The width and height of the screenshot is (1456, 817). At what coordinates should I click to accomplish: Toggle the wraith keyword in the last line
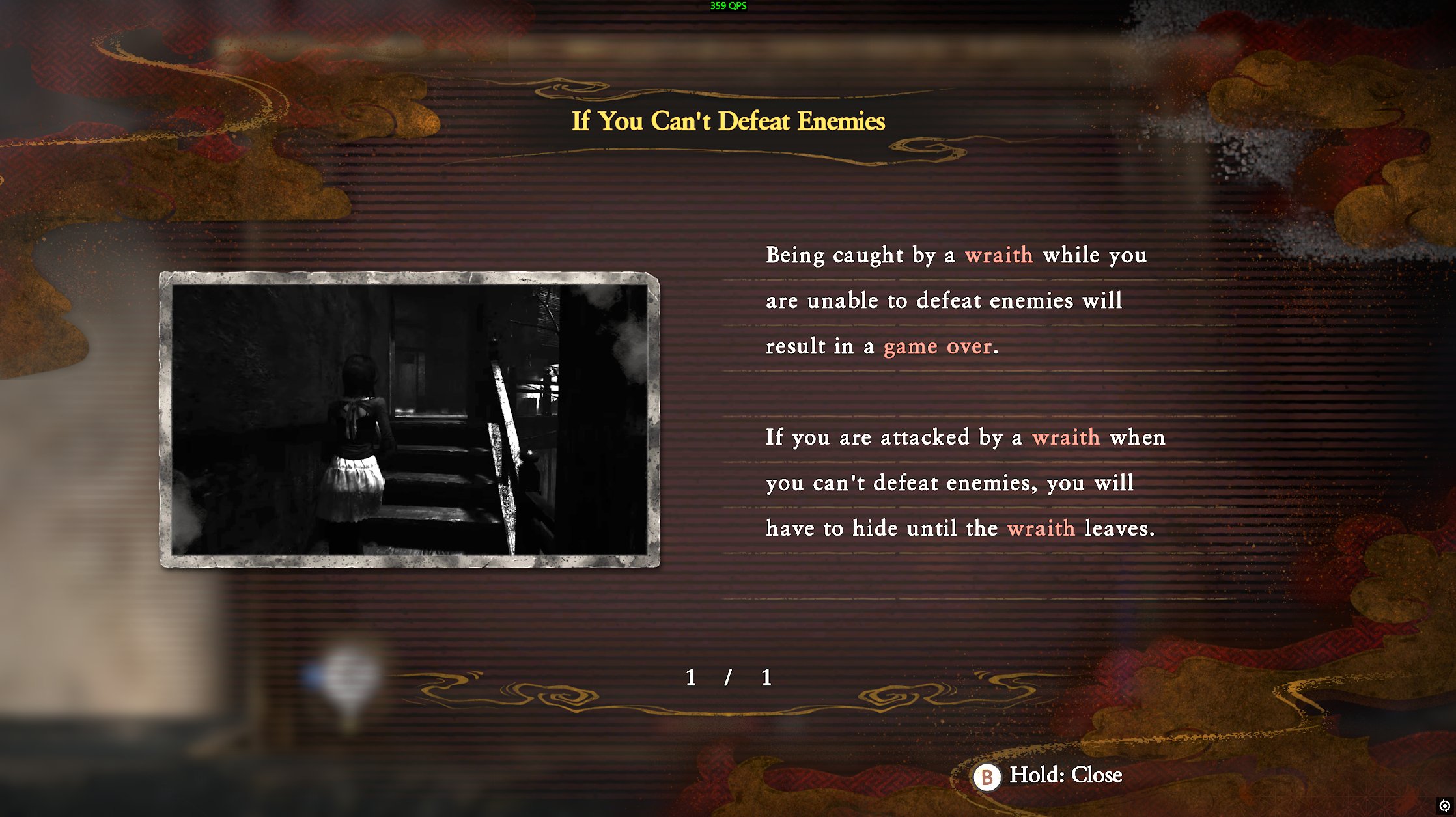[x=1044, y=529]
